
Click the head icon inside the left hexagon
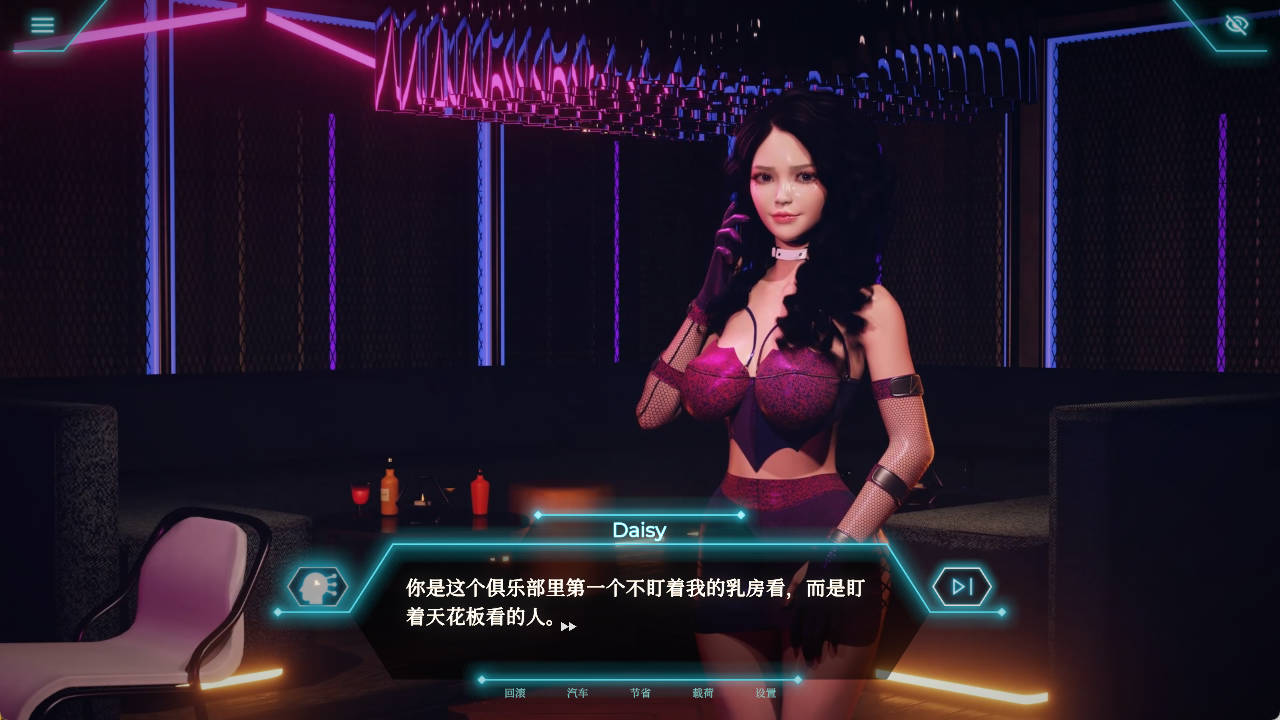click(x=319, y=587)
